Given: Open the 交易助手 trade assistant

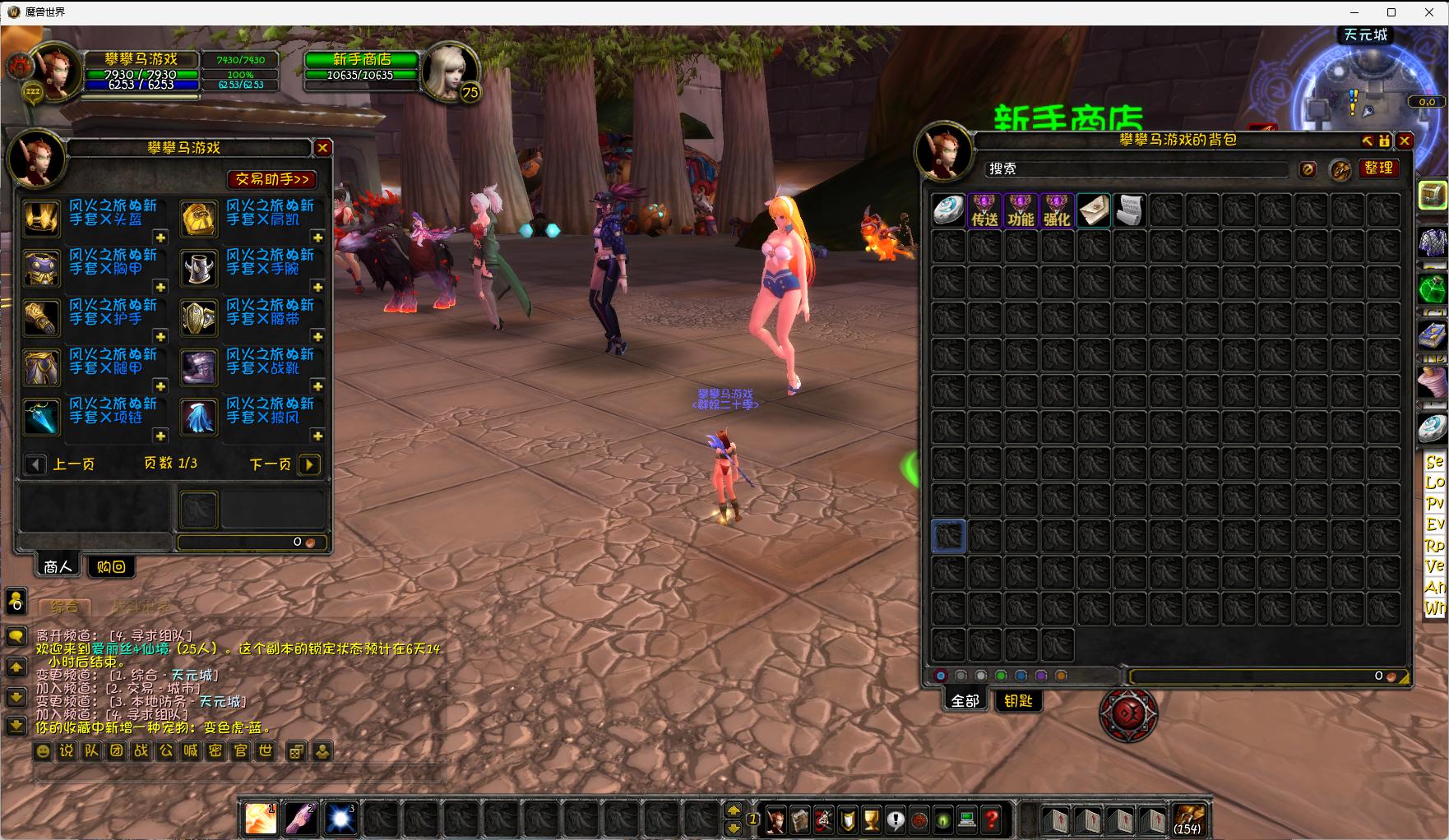Looking at the screenshot, I should pyautogui.click(x=272, y=179).
